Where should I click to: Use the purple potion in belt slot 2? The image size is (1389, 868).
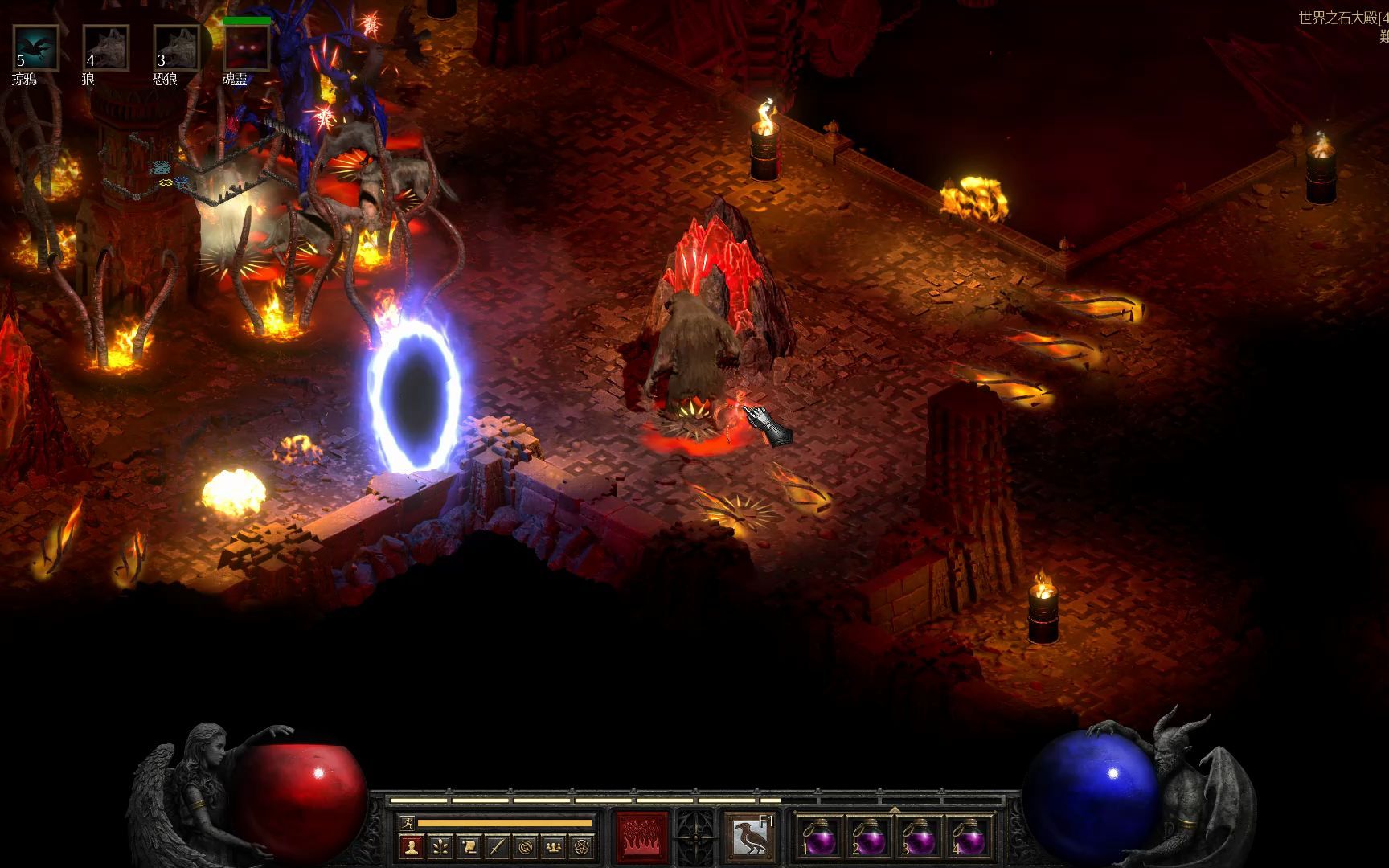pyautogui.click(x=869, y=839)
